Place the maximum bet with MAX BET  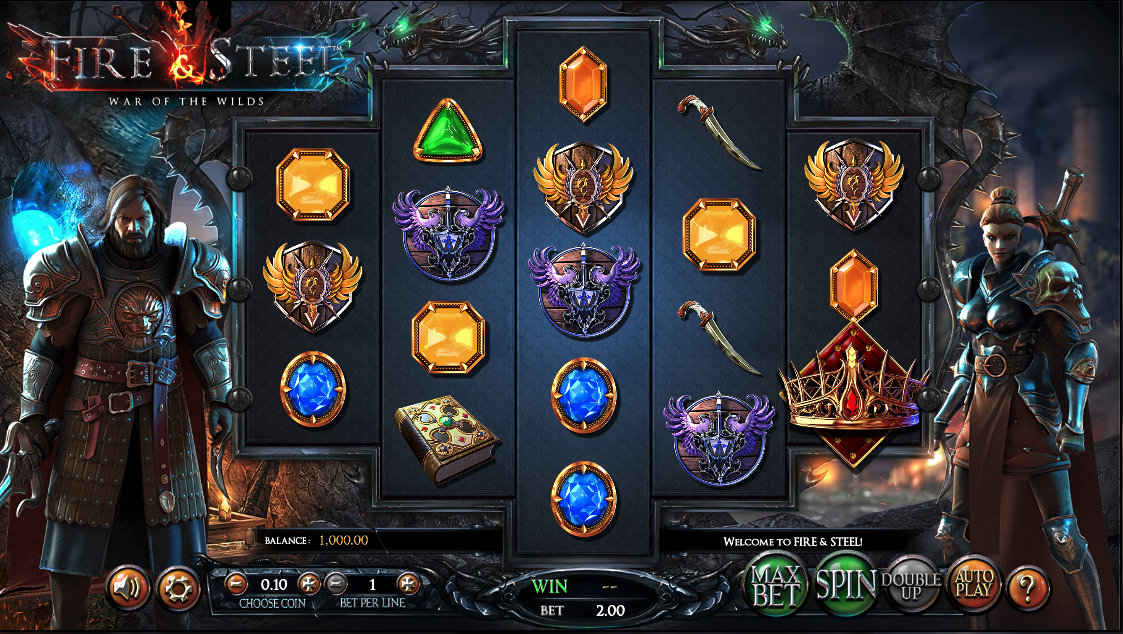779,585
